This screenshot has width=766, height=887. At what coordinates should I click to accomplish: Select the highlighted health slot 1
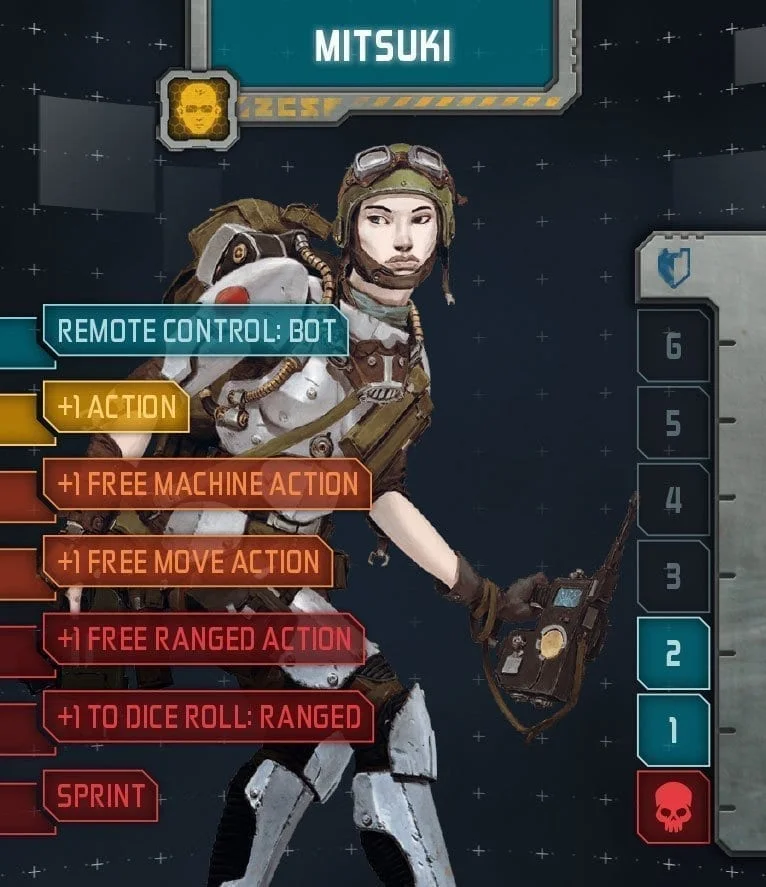point(673,731)
